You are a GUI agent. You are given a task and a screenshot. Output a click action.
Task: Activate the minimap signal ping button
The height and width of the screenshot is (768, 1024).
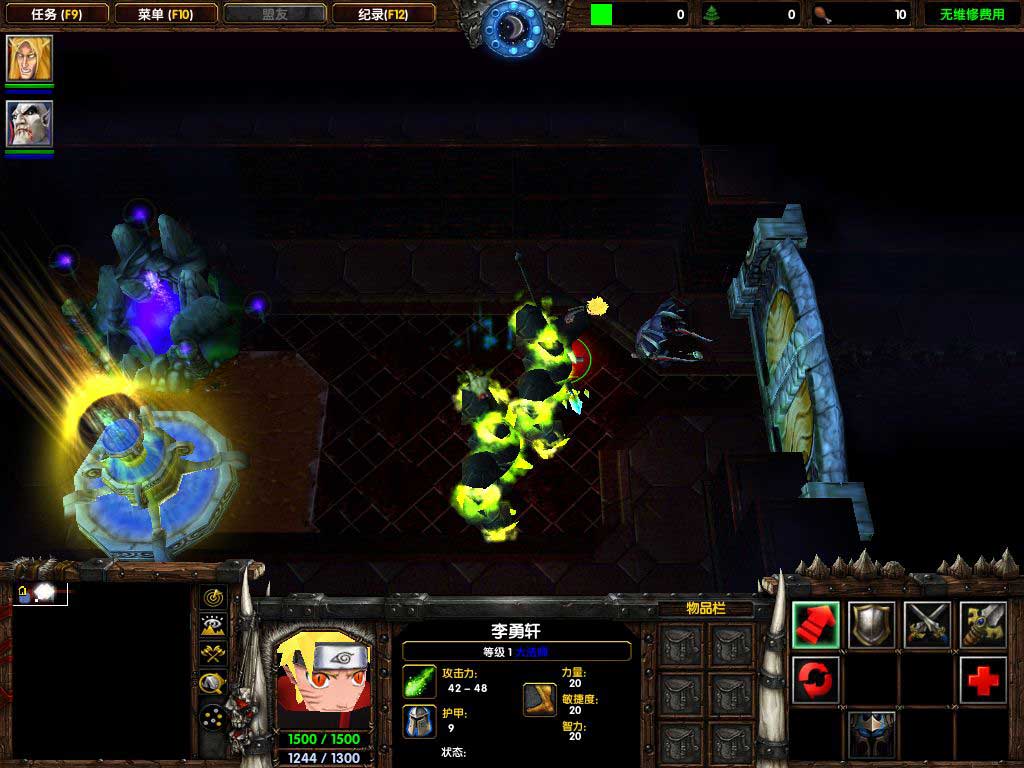213,597
